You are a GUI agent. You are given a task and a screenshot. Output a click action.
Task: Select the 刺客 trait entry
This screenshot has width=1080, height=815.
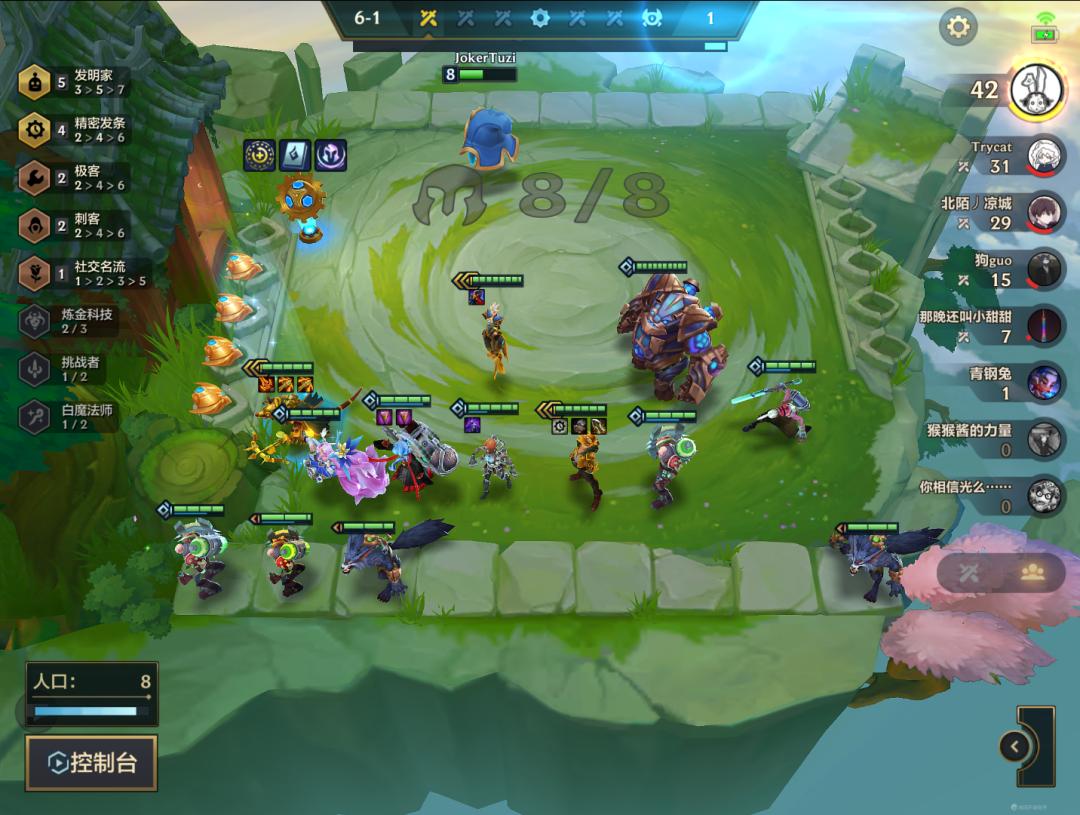click(36, 226)
